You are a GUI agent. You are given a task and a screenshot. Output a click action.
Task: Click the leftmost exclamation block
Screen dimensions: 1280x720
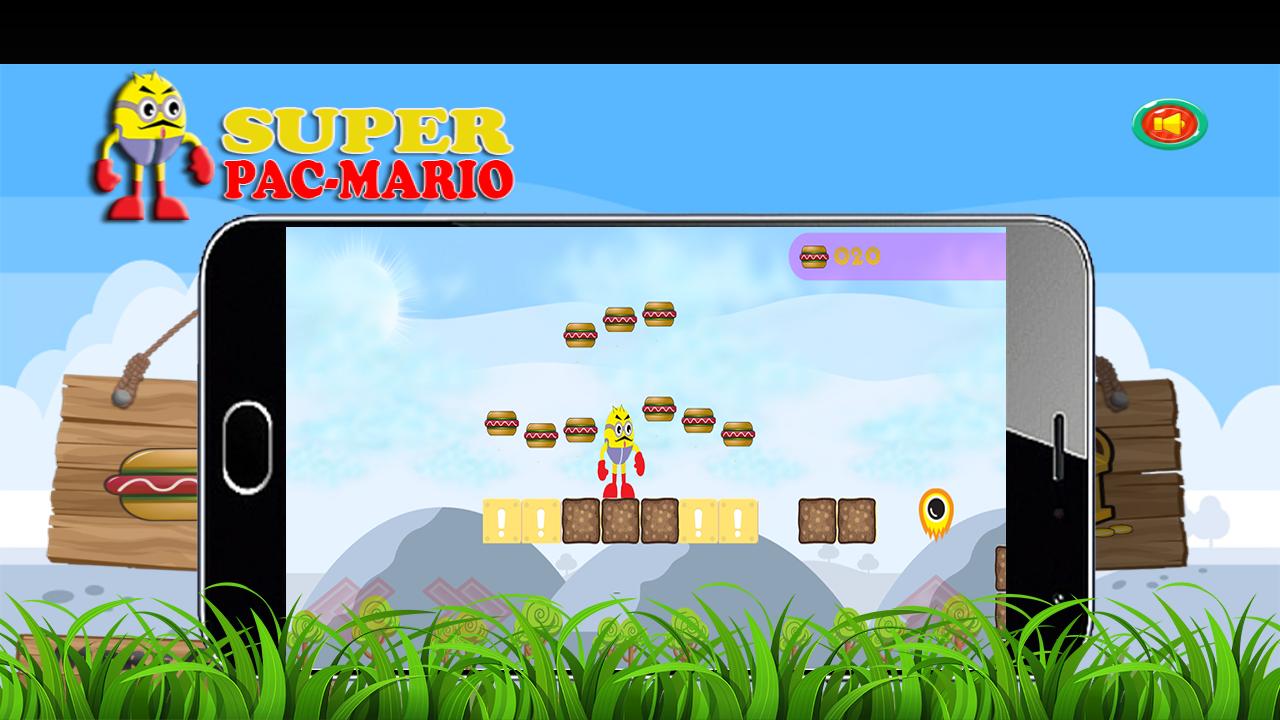pos(501,519)
